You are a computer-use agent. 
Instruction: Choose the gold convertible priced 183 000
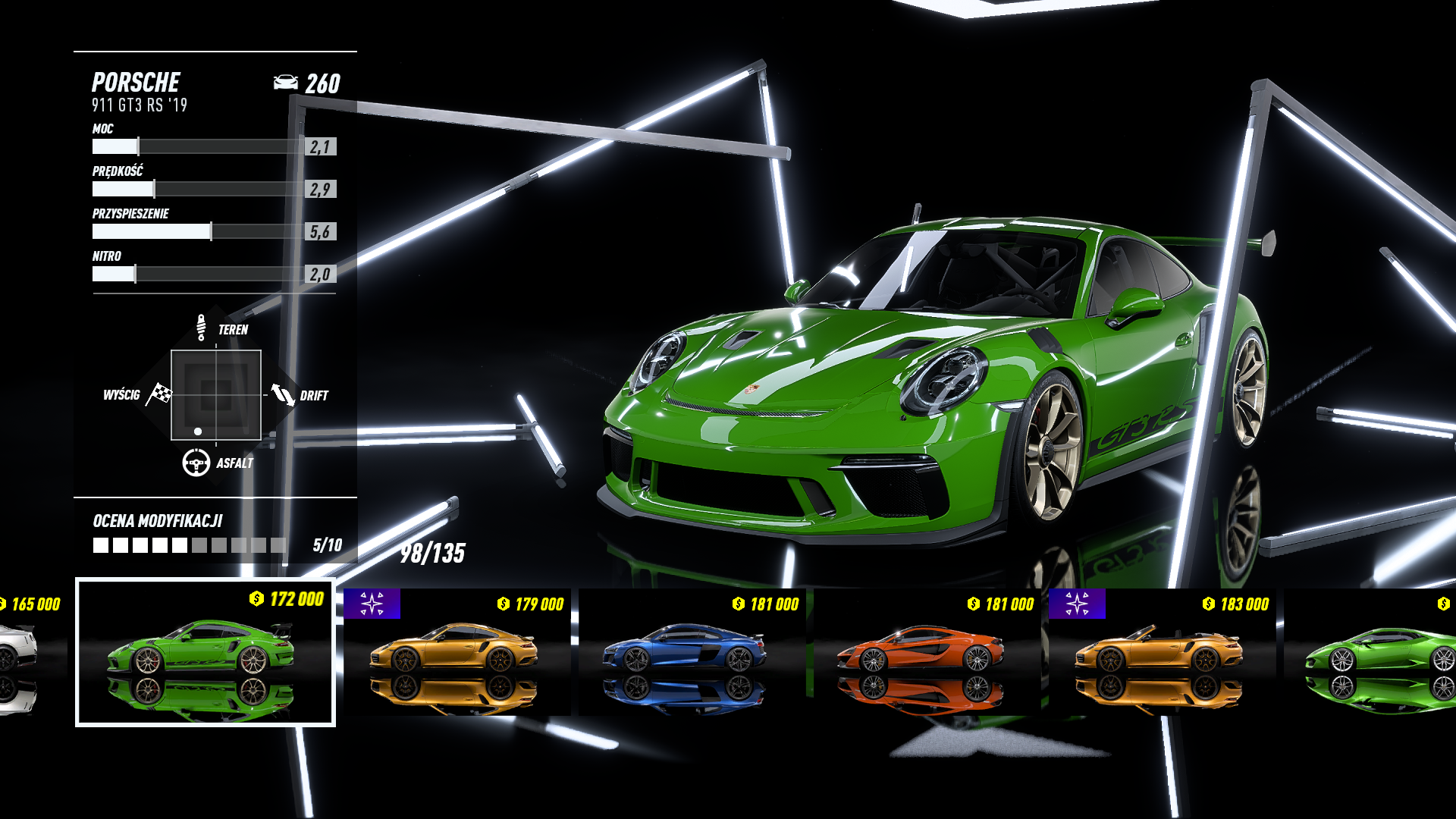pyautogui.click(x=1162, y=652)
